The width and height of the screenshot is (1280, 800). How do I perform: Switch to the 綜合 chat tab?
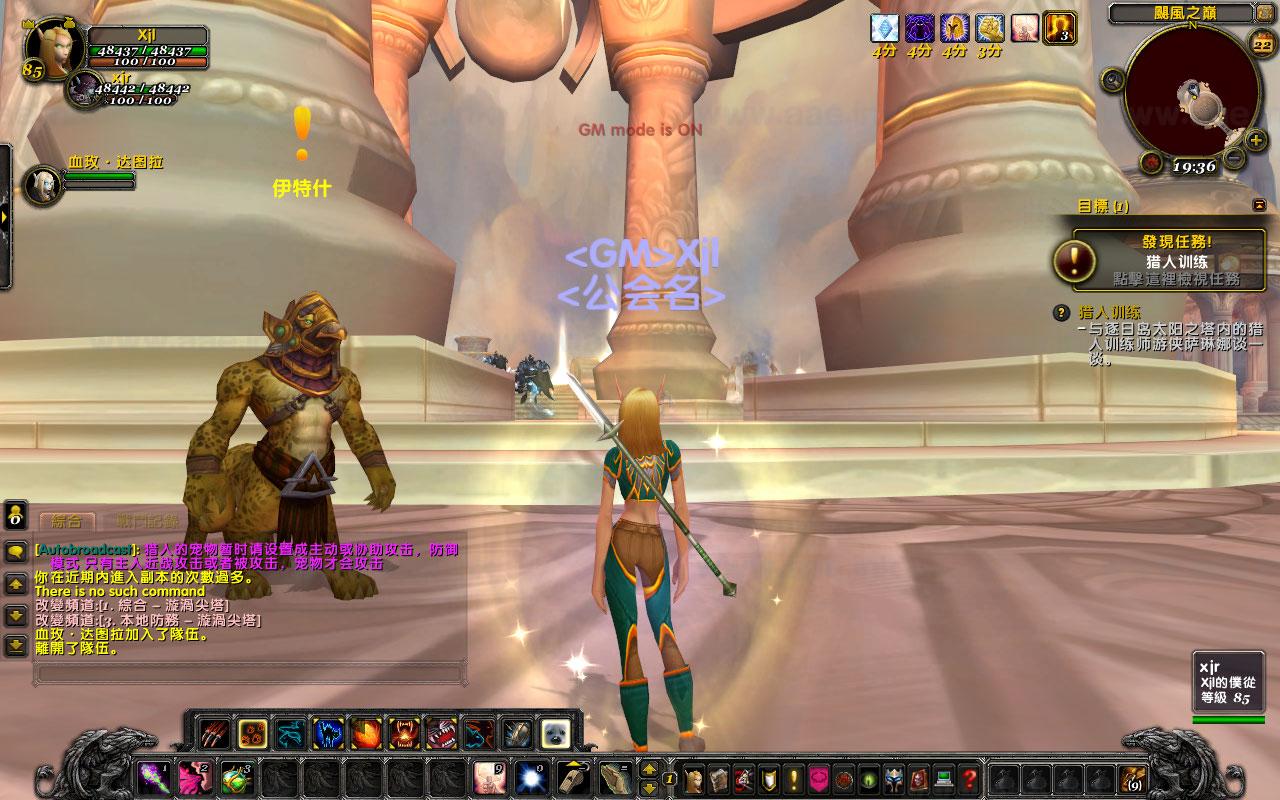[x=66, y=521]
